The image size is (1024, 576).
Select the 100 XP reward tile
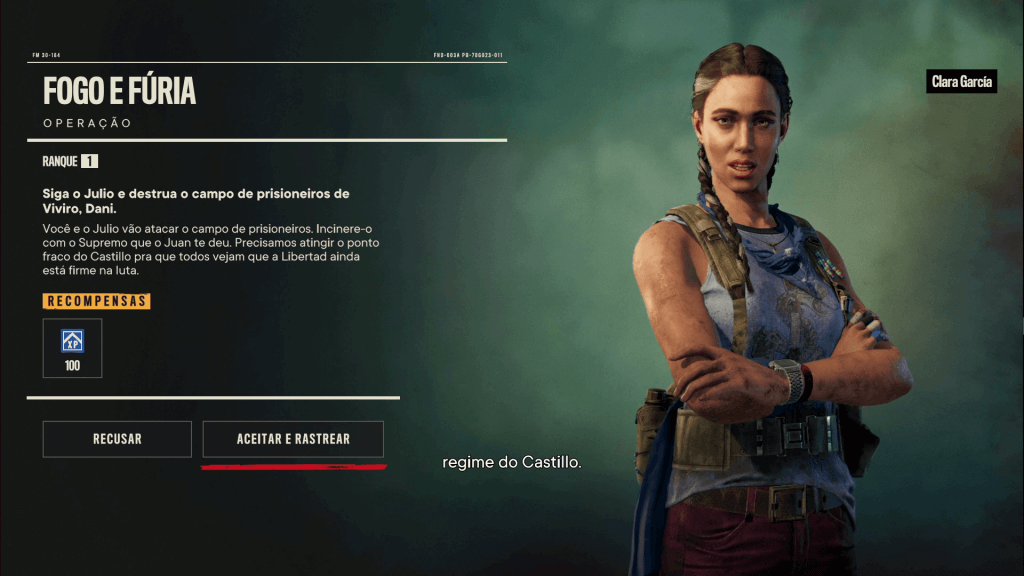pyautogui.click(x=72, y=348)
